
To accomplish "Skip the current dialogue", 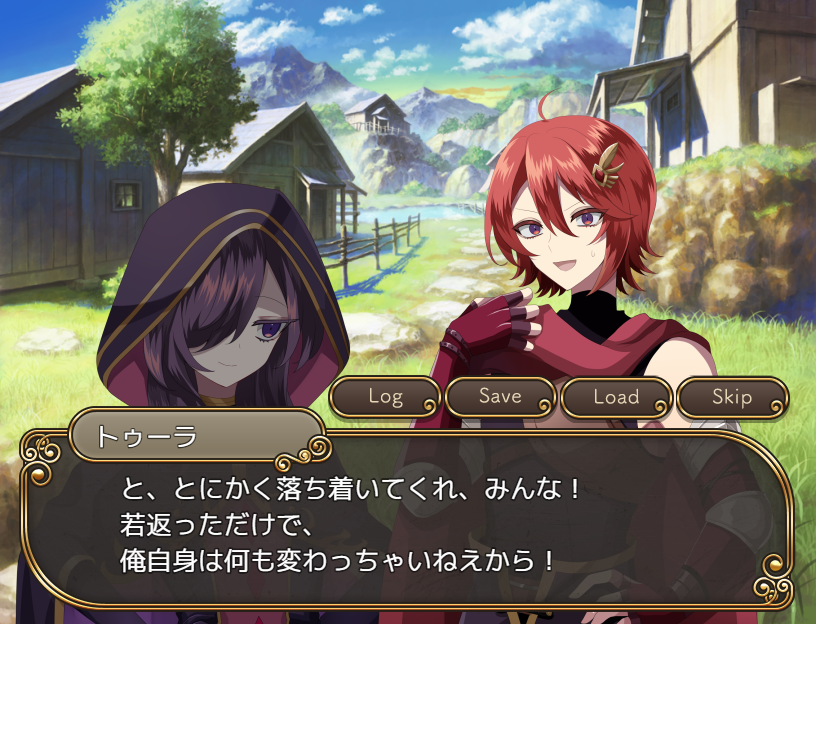I will tap(732, 397).
